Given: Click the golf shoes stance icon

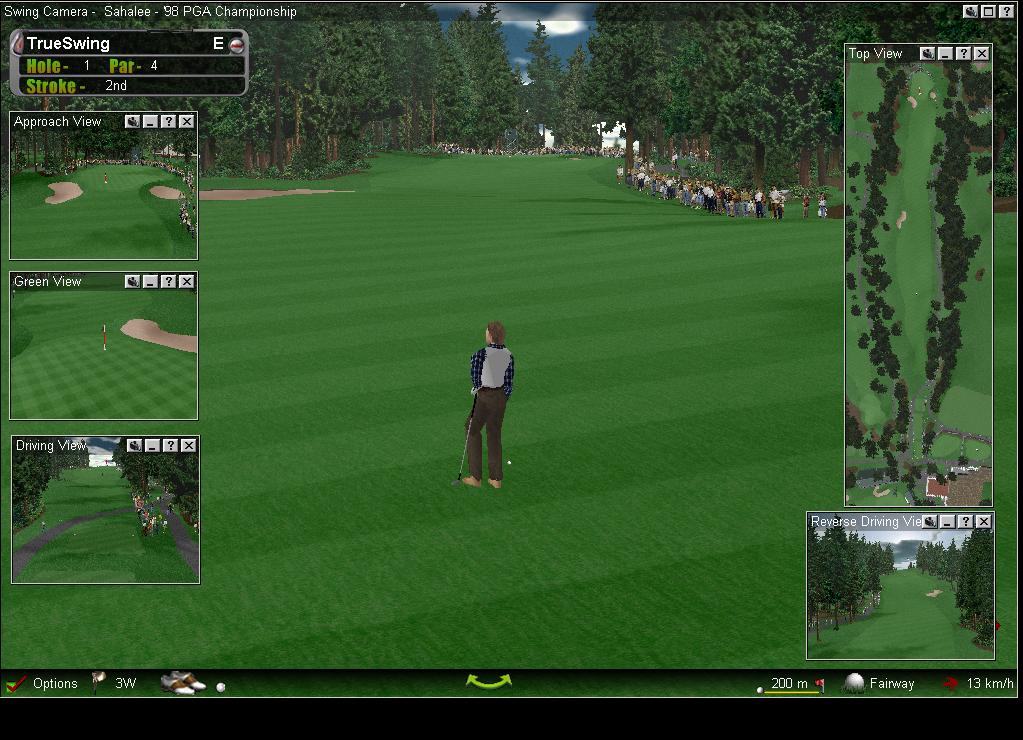Looking at the screenshot, I should tap(183, 683).
